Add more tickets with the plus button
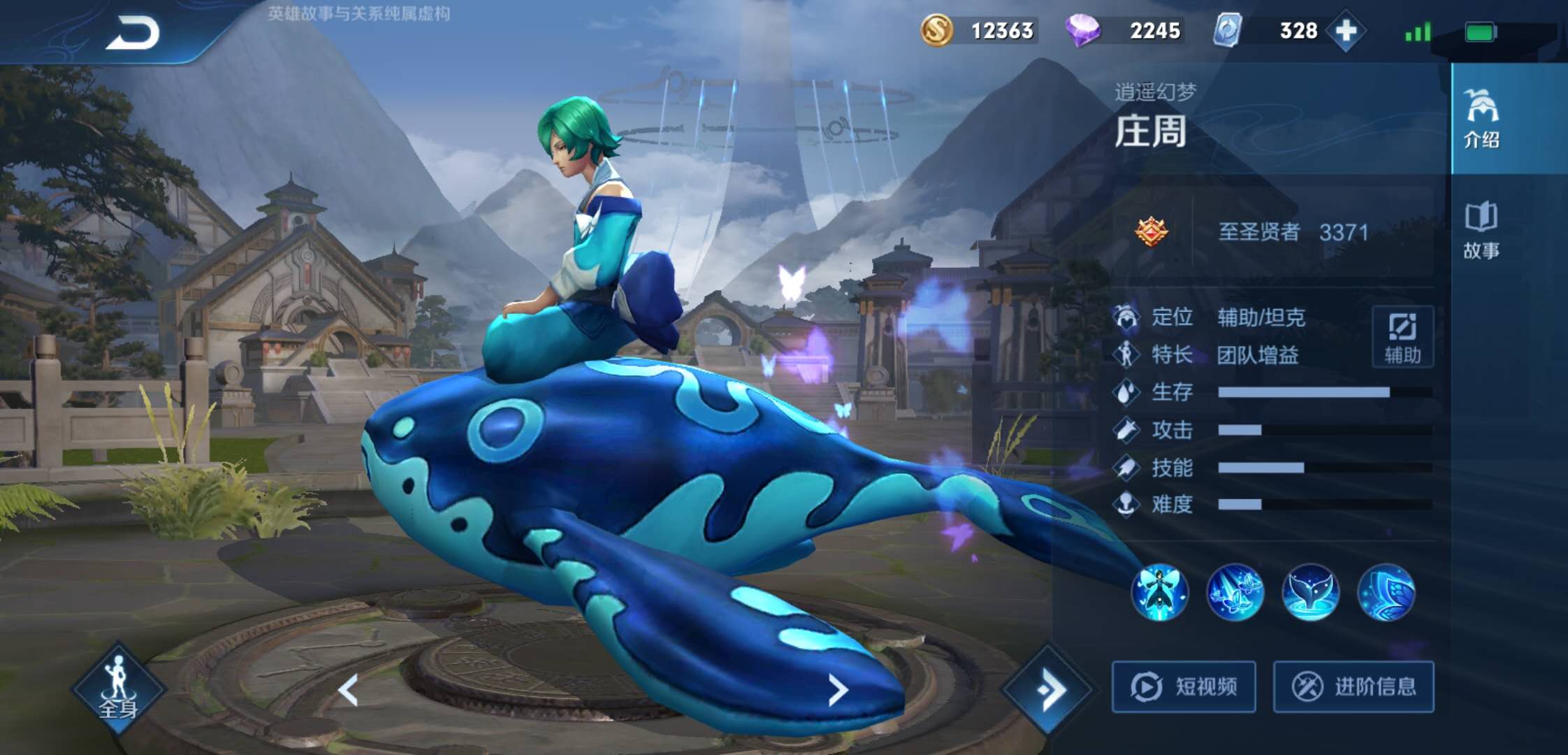The width and height of the screenshot is (1568, 755). click(x=1345, y=31)
